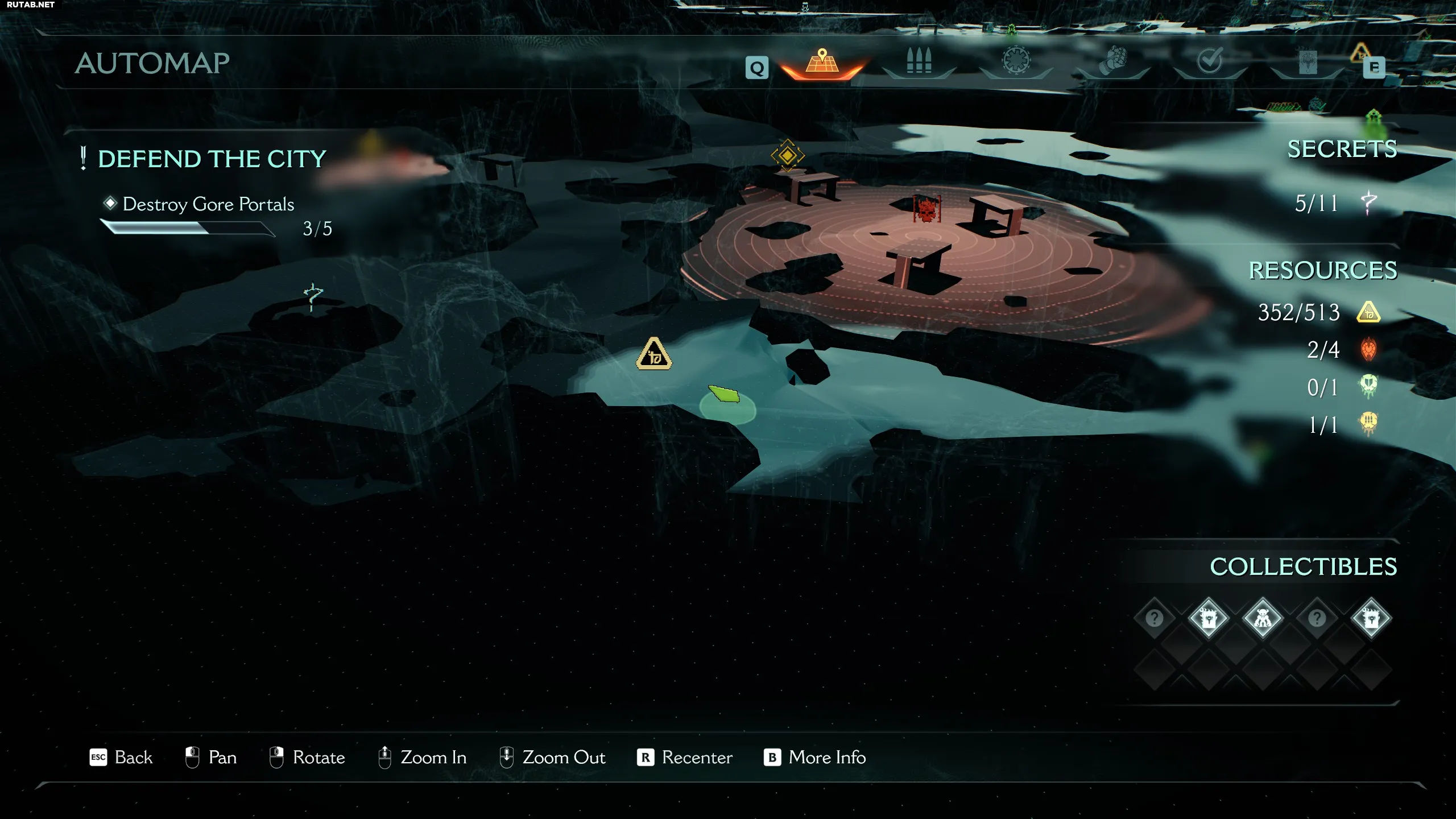Select the gauntlet fist tab
The width and height of the screenshot is (1456, 819).
(x=1112, y=61)
